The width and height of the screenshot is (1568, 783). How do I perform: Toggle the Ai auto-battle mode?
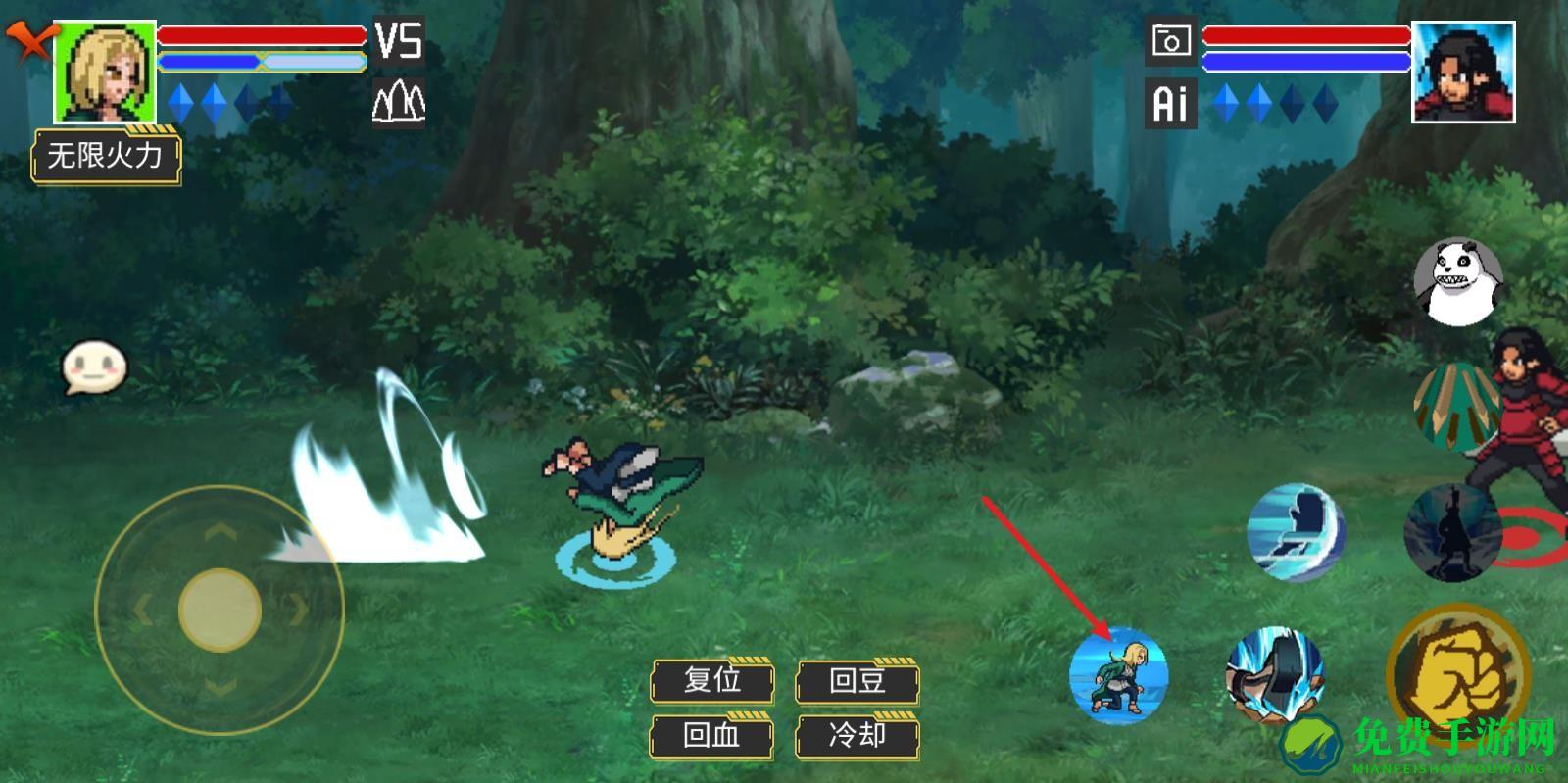[1170, 101]
